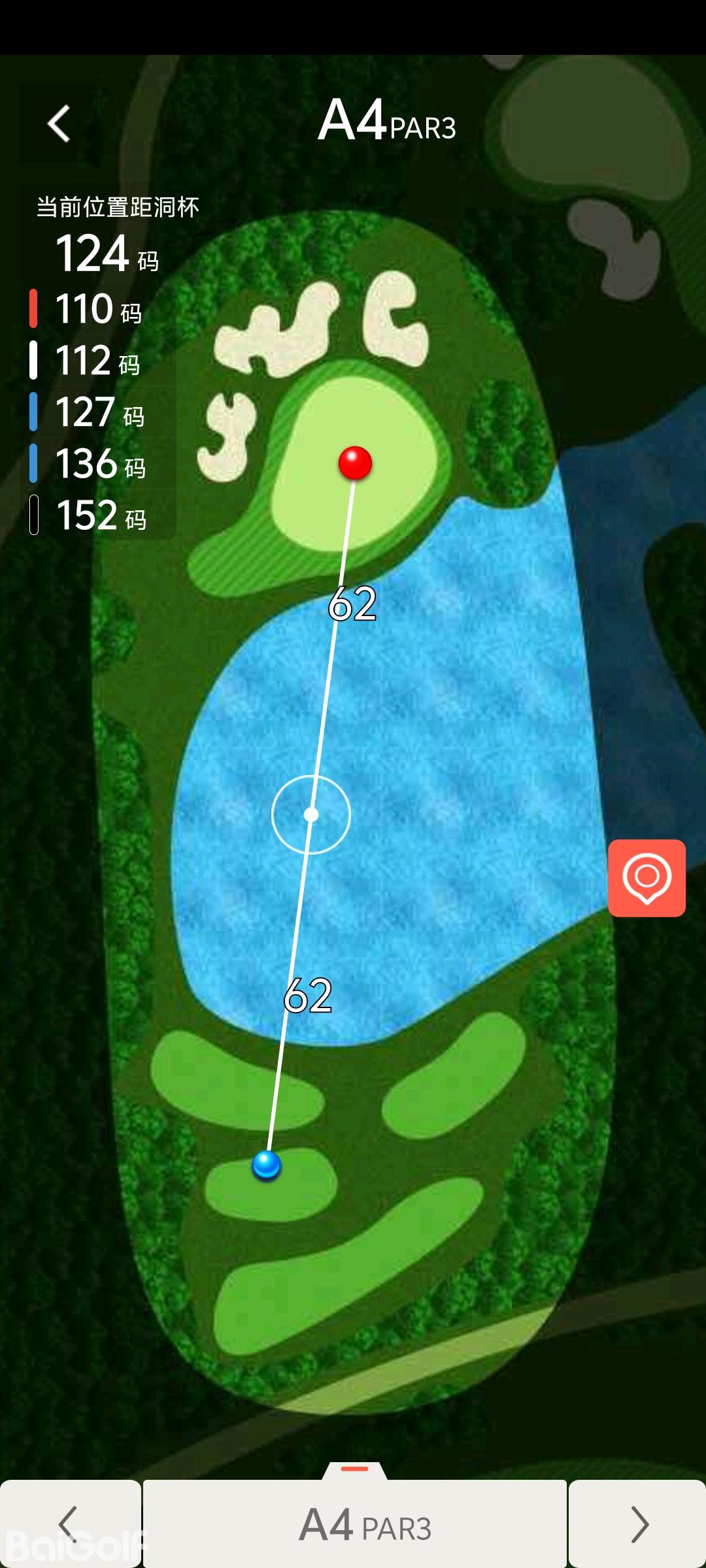706x1568 pixels.
Task: Advance to the next hole
Action: coord(638,1524)
